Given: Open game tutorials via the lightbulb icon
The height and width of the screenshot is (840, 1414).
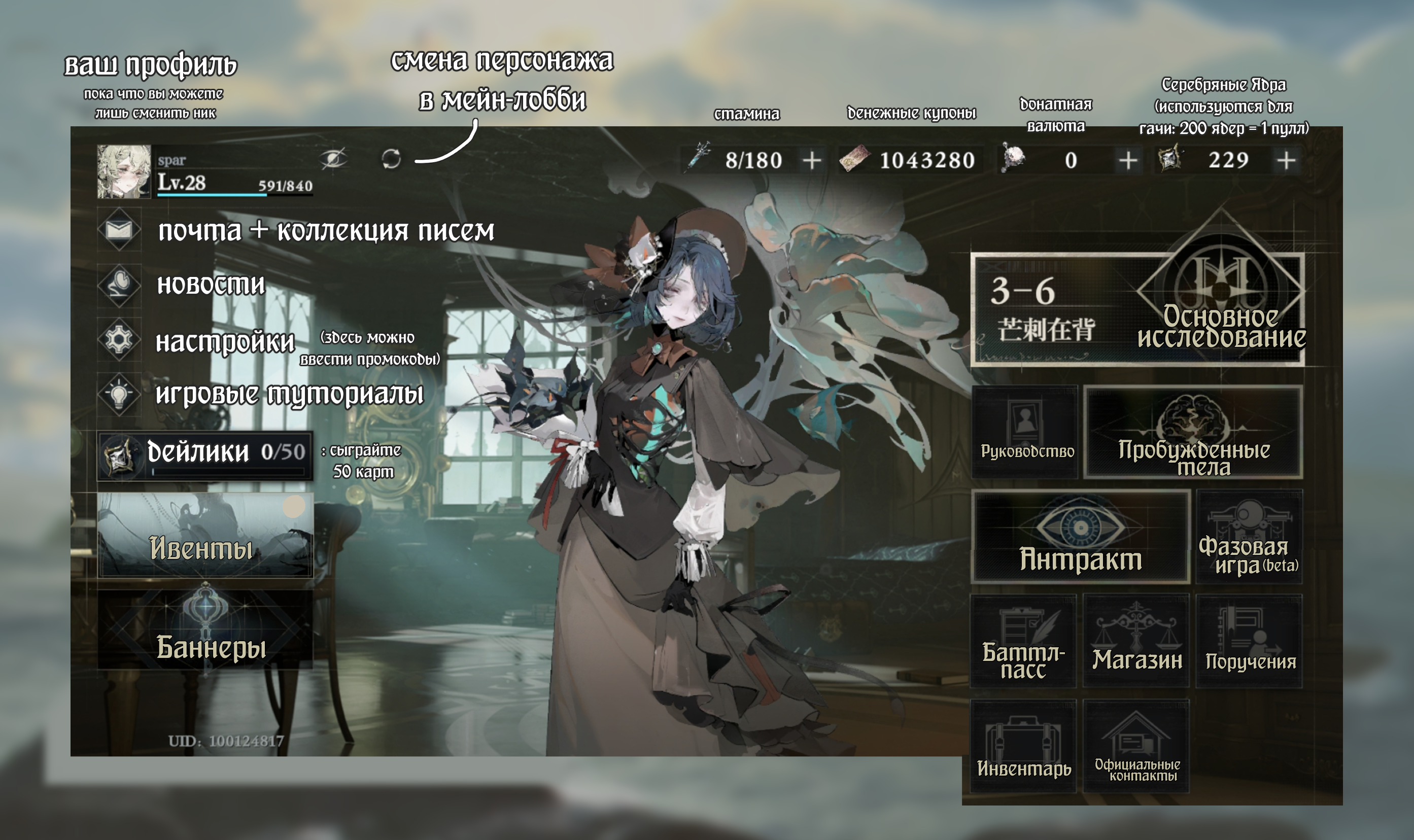Looking at the screenshot, I should (119, 394).
